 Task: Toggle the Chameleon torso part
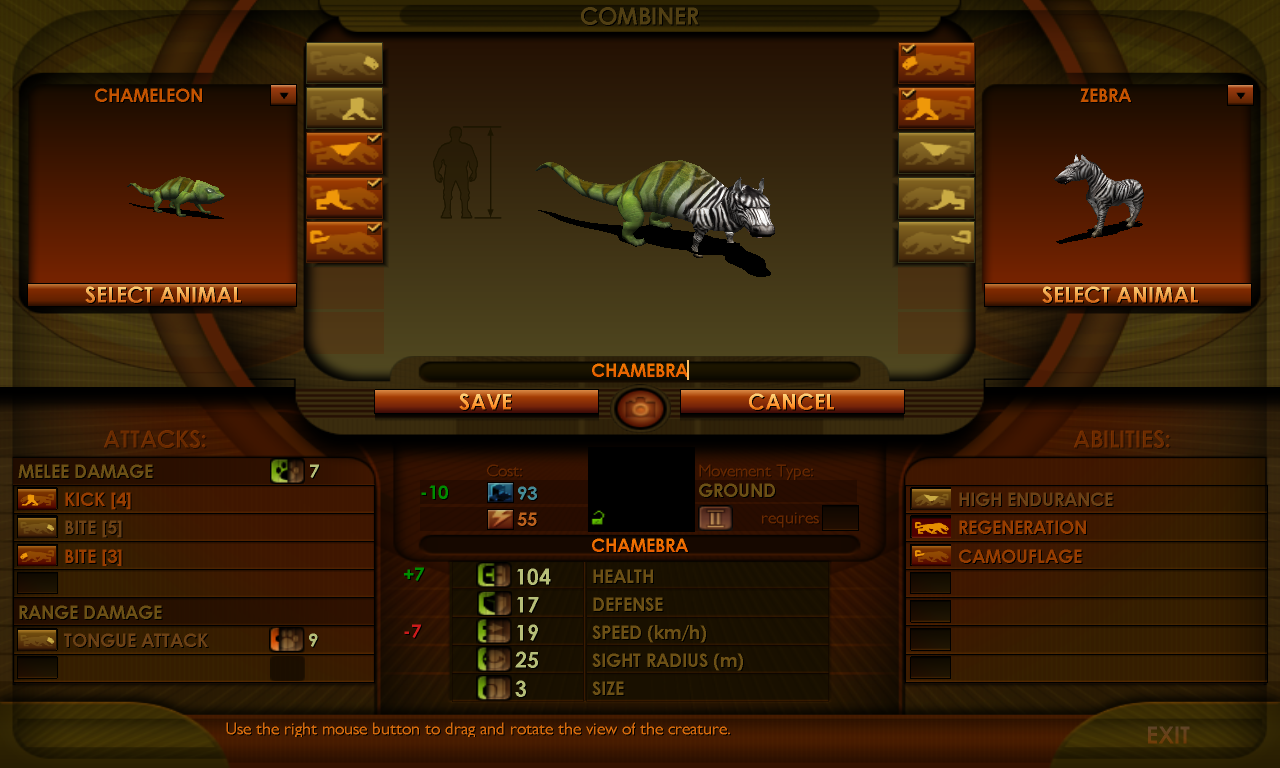(x=344, y=153)
